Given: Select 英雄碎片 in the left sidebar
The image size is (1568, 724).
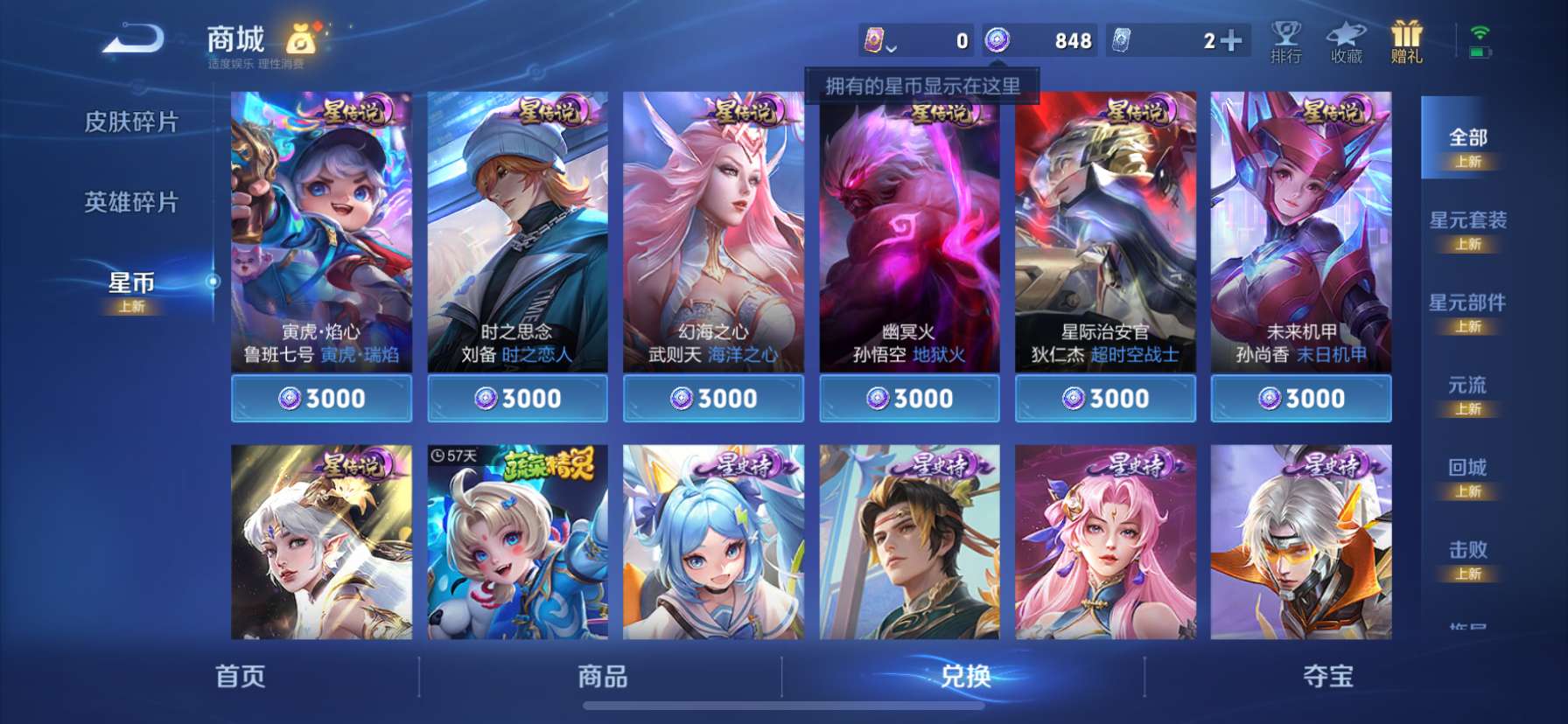Looking at the screenshot, I should tap(131, 203).
